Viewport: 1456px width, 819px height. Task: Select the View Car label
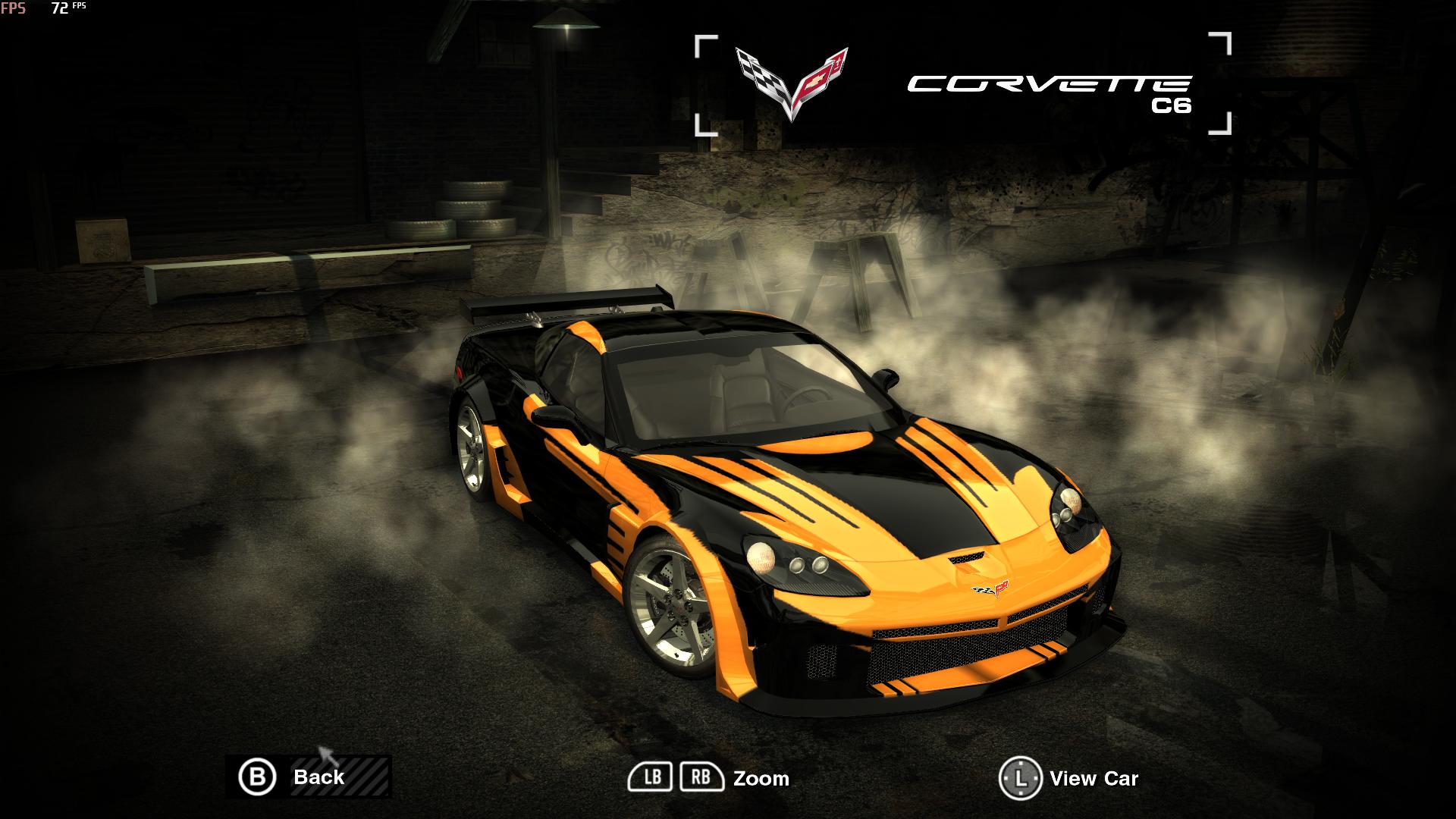(1093, 779)
